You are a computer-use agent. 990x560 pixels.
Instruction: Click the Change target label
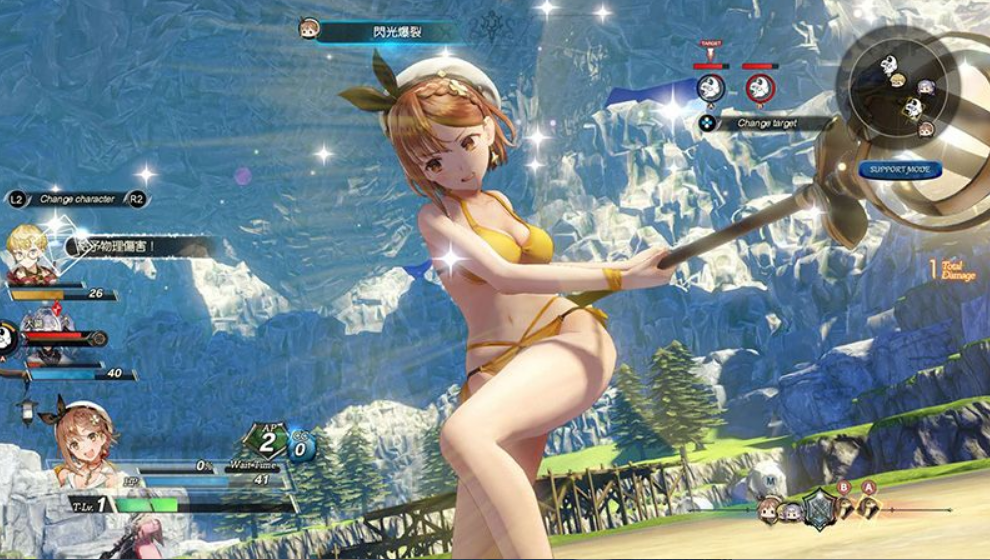pyautogui.click(x=767, y=123)
